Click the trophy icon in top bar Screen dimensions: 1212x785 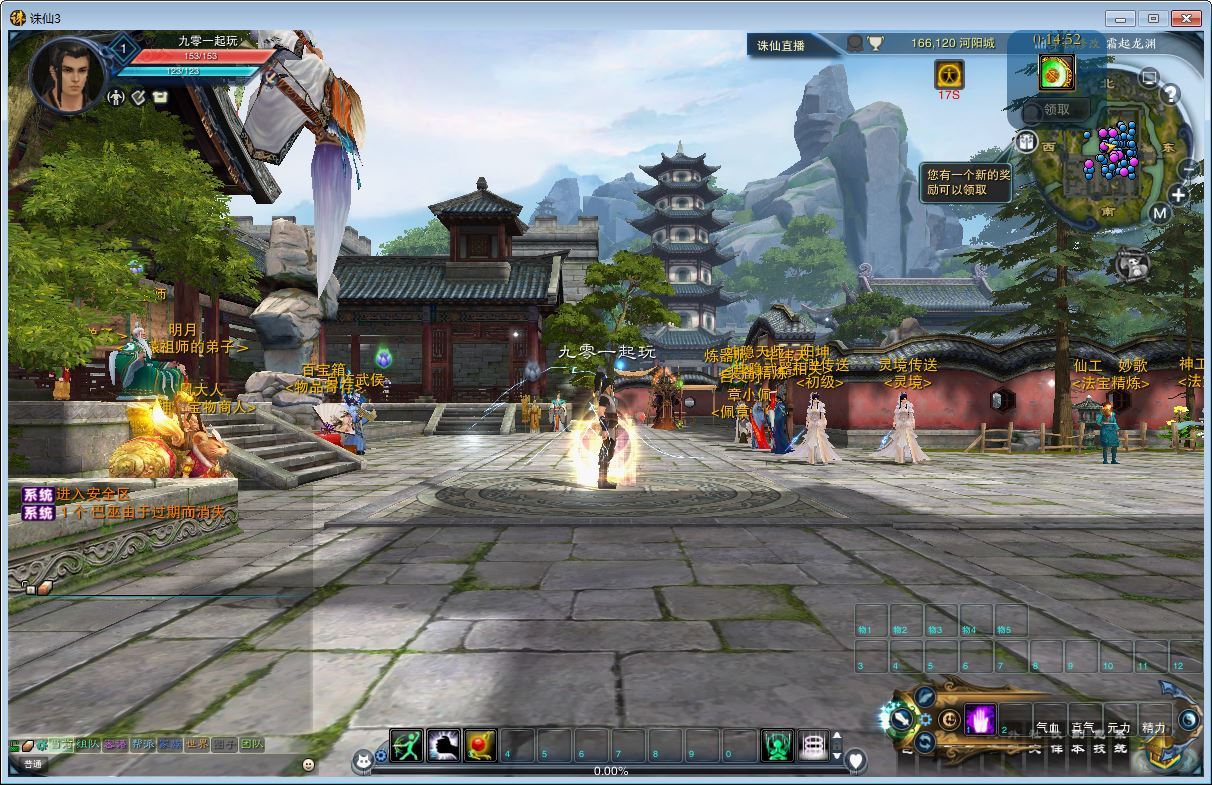pyautogui.click(x=876, y=43)
